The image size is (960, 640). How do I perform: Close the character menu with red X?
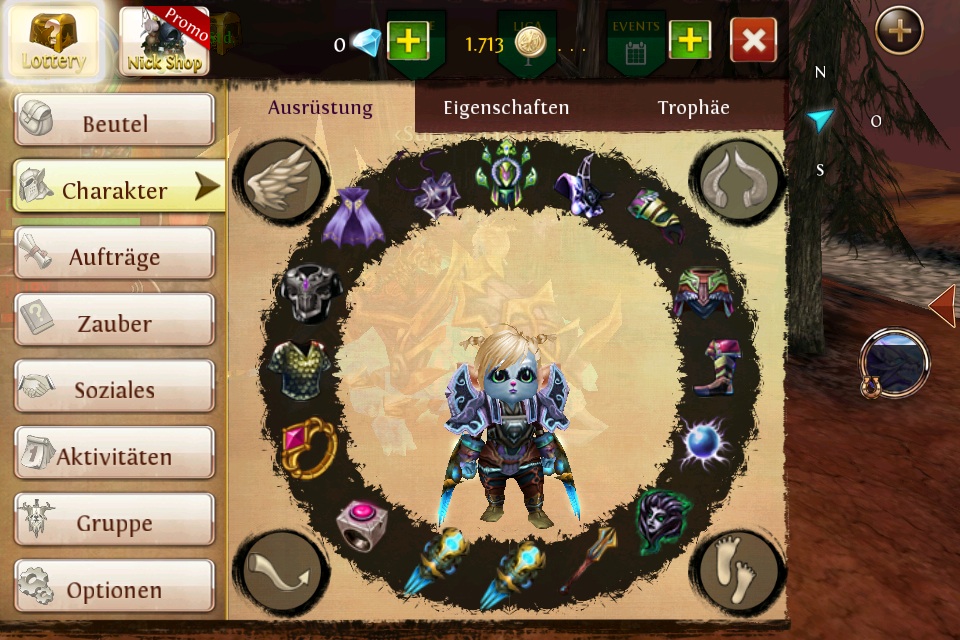pyautogui.click(x=754, y=41)
